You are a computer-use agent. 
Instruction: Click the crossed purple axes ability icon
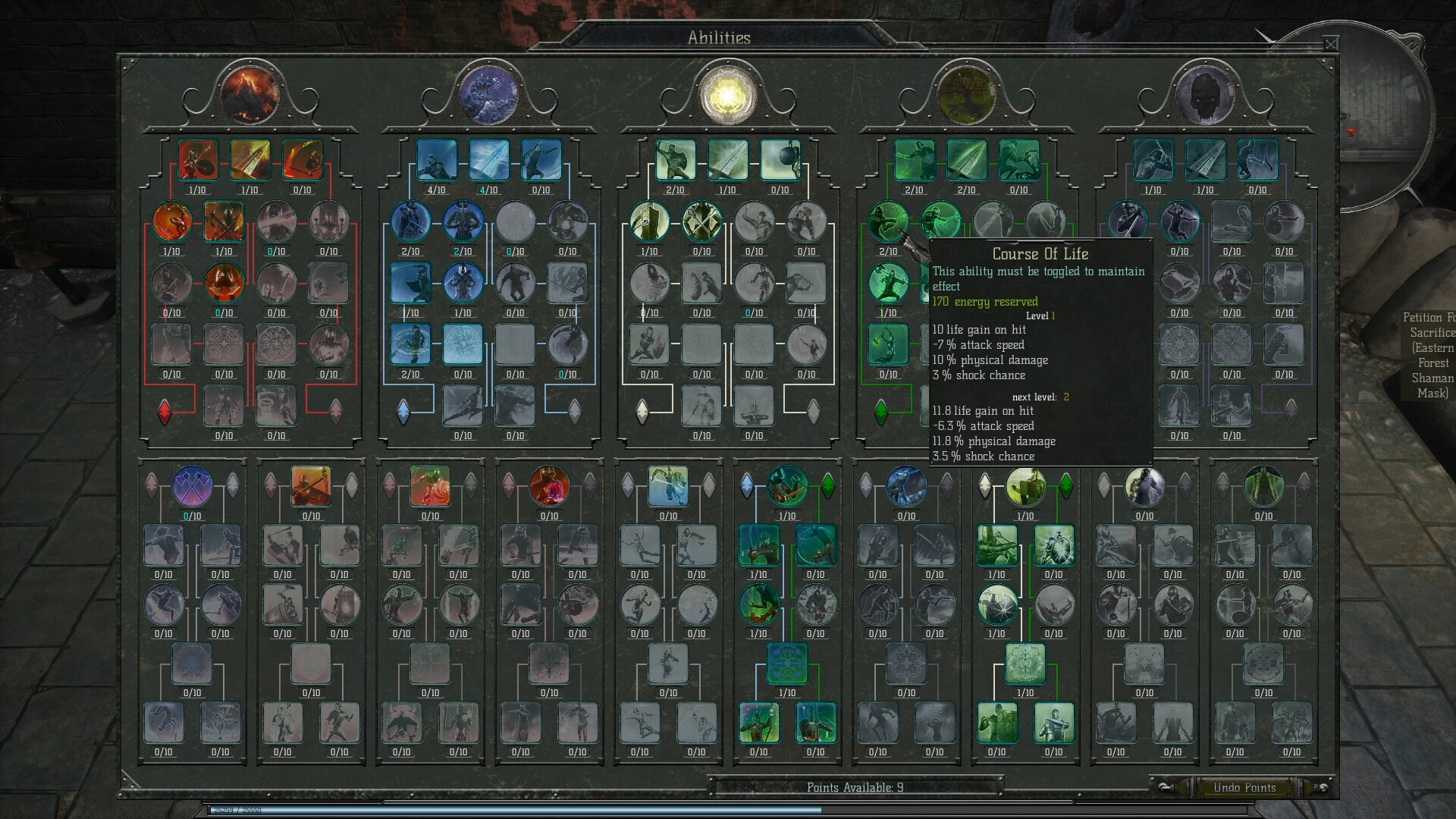click(193, 486)
